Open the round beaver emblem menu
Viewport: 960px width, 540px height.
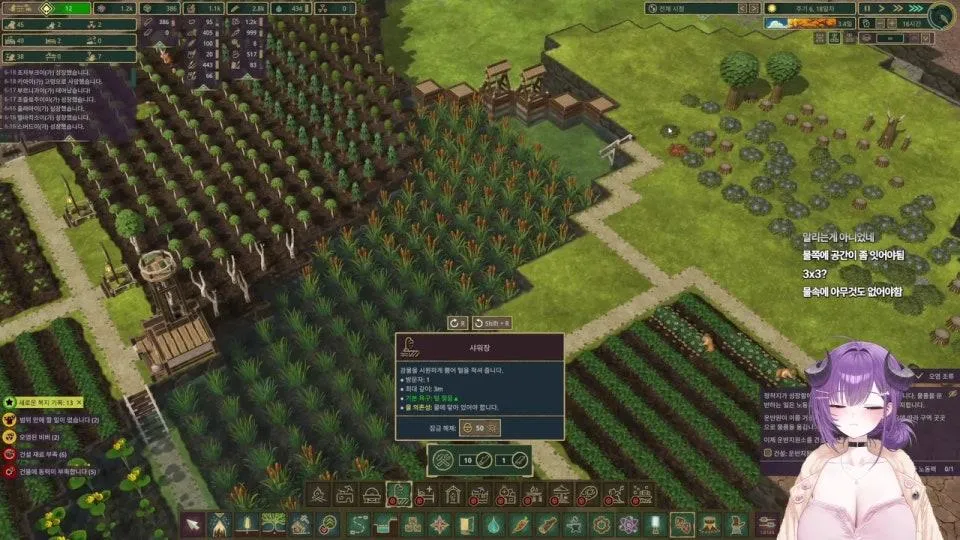pyautogui.click(x=941, y=15)
